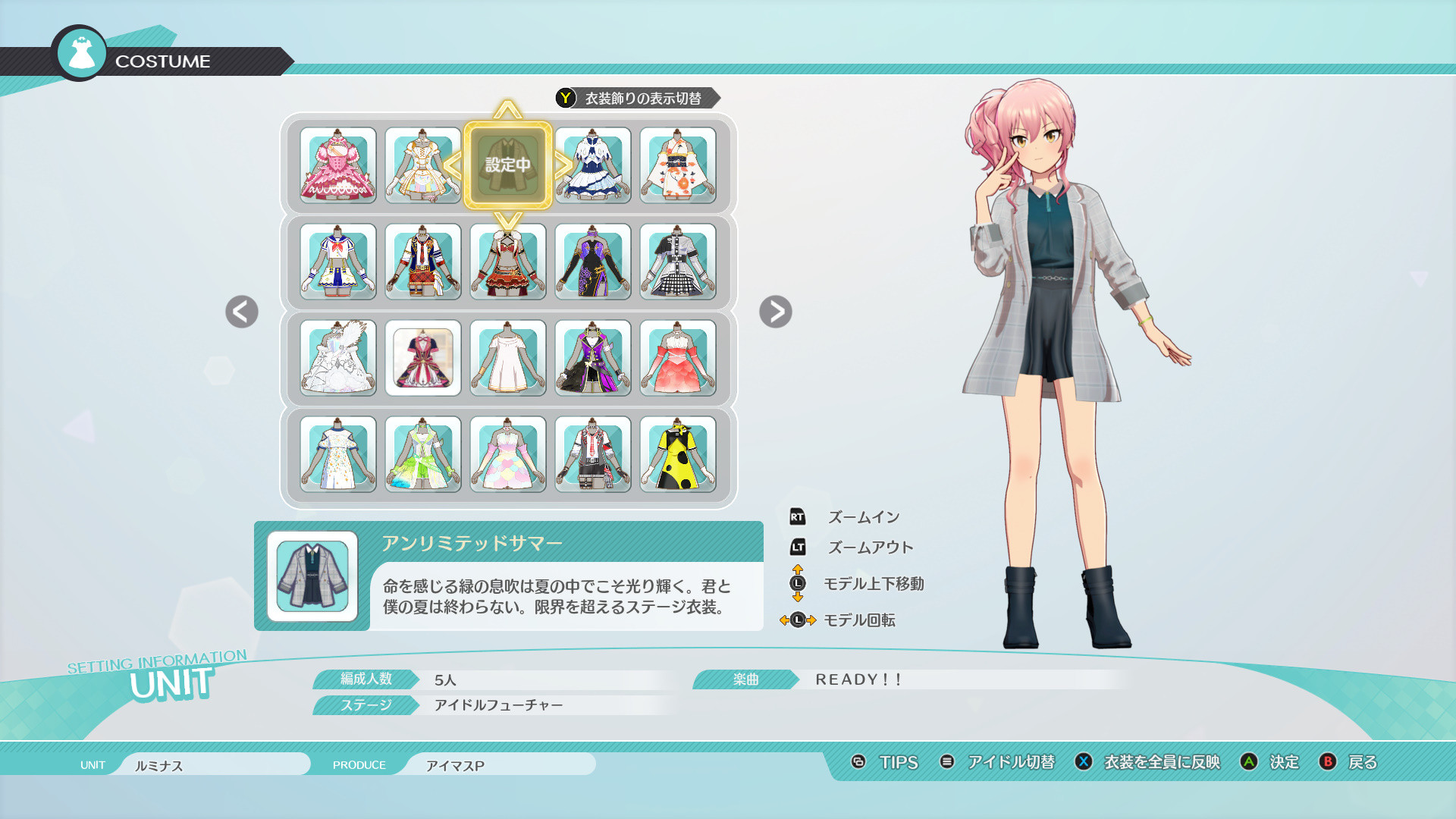Click the 設定中 currently equipped costume slot
The image size is (1456, 819).
point(508,163)
